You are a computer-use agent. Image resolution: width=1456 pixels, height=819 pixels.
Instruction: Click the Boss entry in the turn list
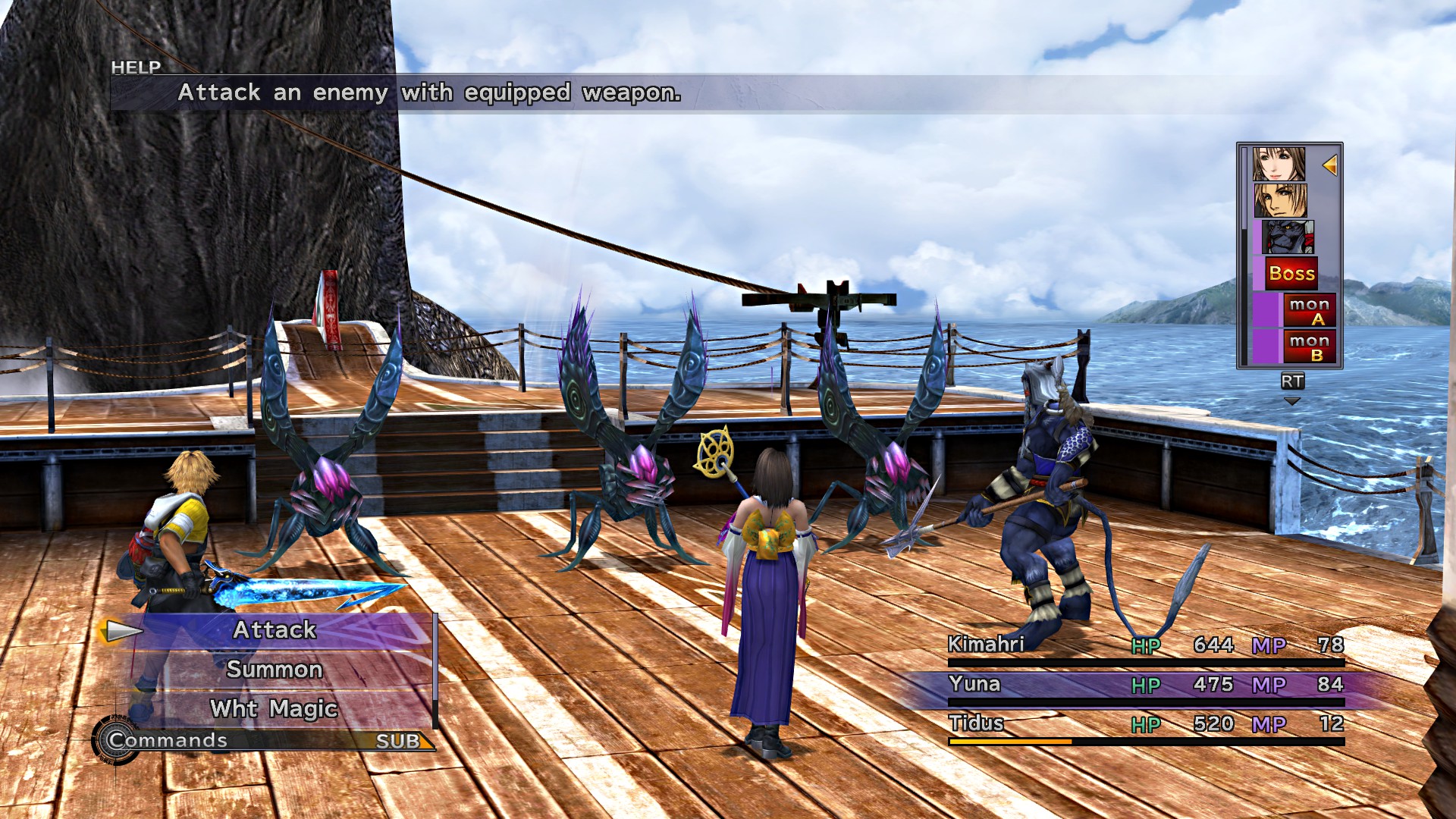click(x=1291, y=274)
